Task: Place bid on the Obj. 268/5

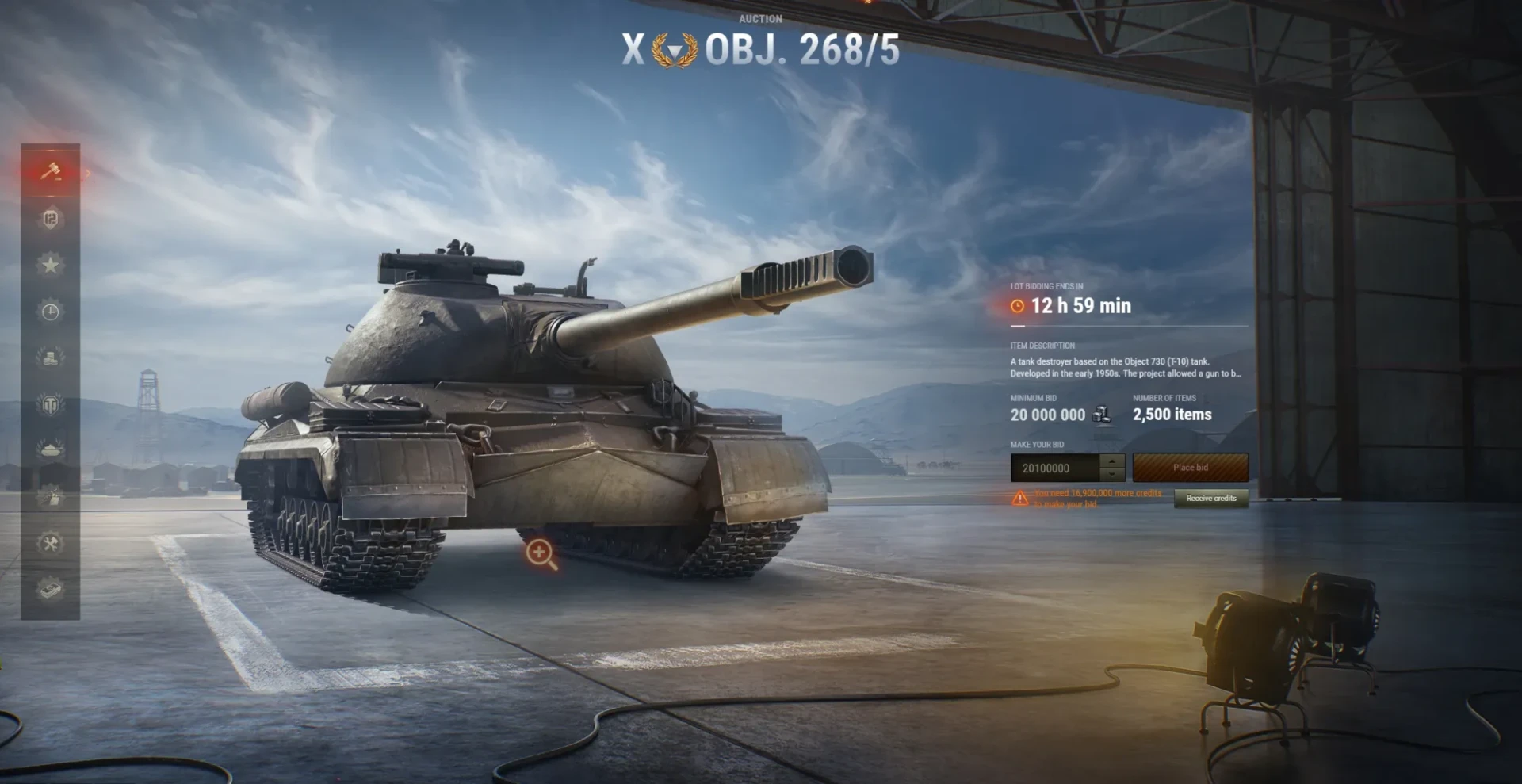Action: [1190, 468]
